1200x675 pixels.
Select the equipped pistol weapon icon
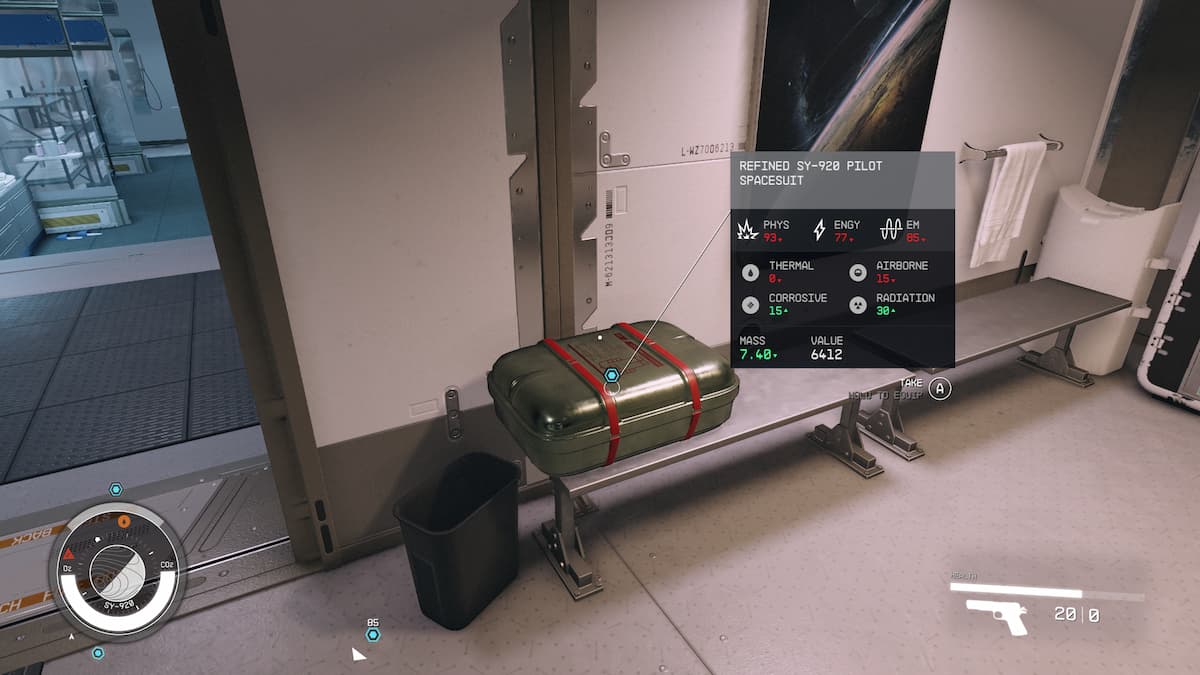click(x=997, y=616)
